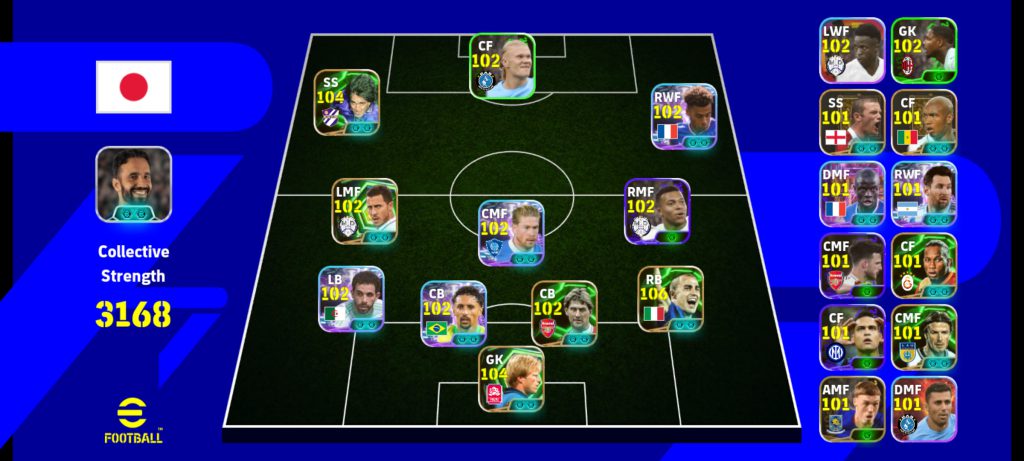
Task: Choose the RWF 101 substitute card
Action: (924, 194)
